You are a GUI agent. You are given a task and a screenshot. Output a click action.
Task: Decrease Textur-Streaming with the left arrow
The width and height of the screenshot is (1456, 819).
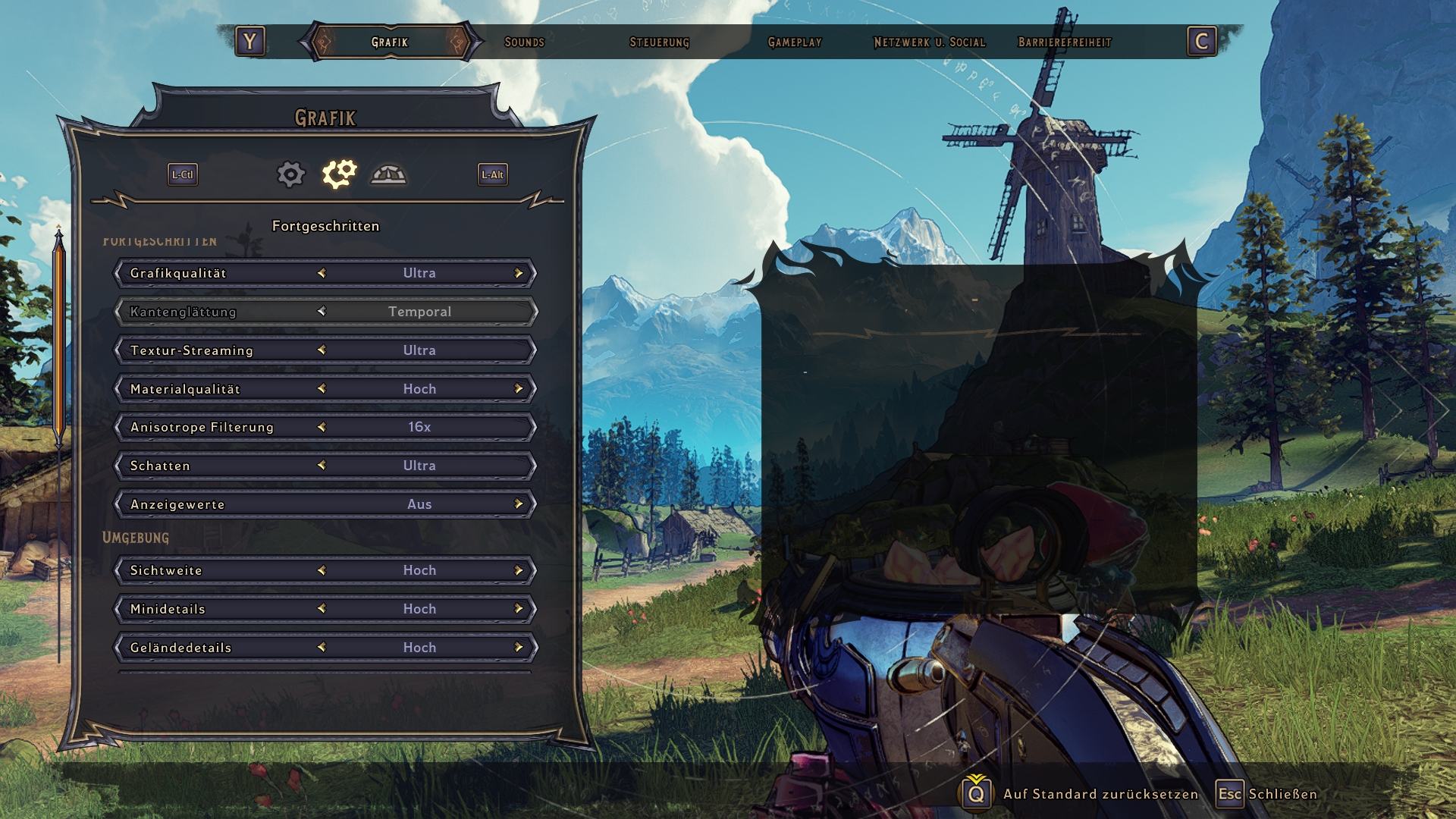(322, 350)
